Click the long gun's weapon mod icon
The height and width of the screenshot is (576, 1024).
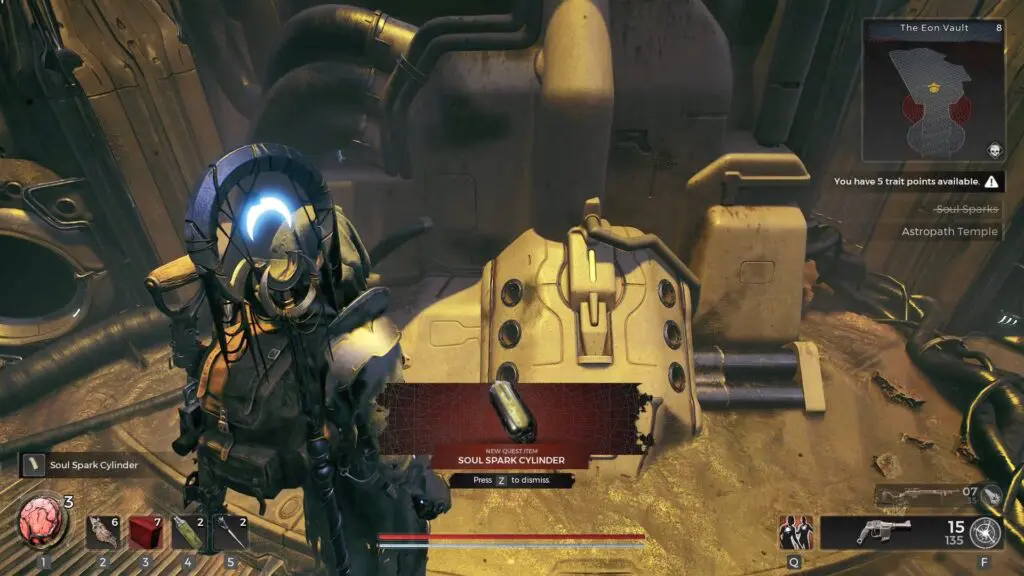pyautogui.click(x=990, y=494)
